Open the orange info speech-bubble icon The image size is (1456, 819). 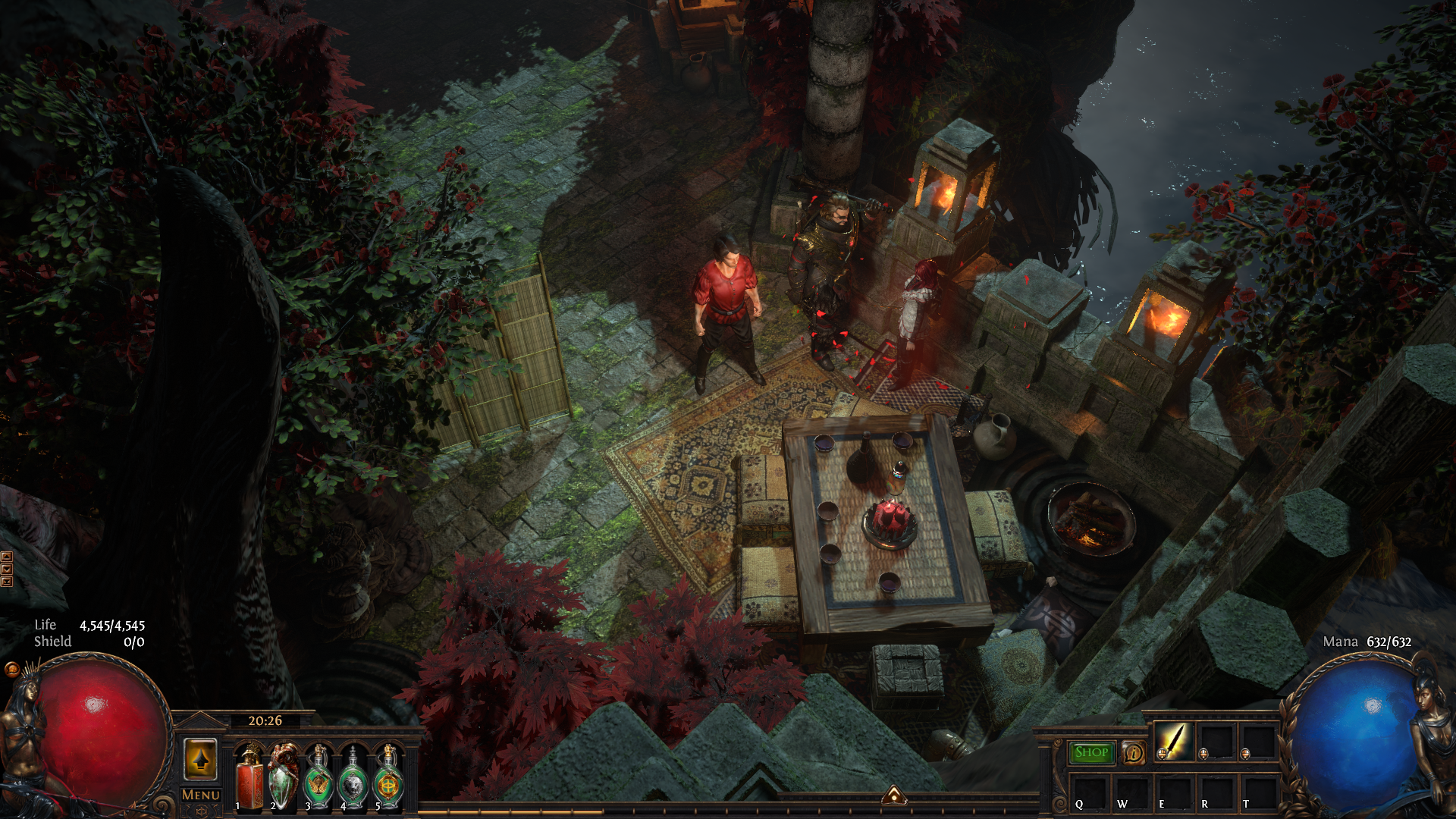1134,753
